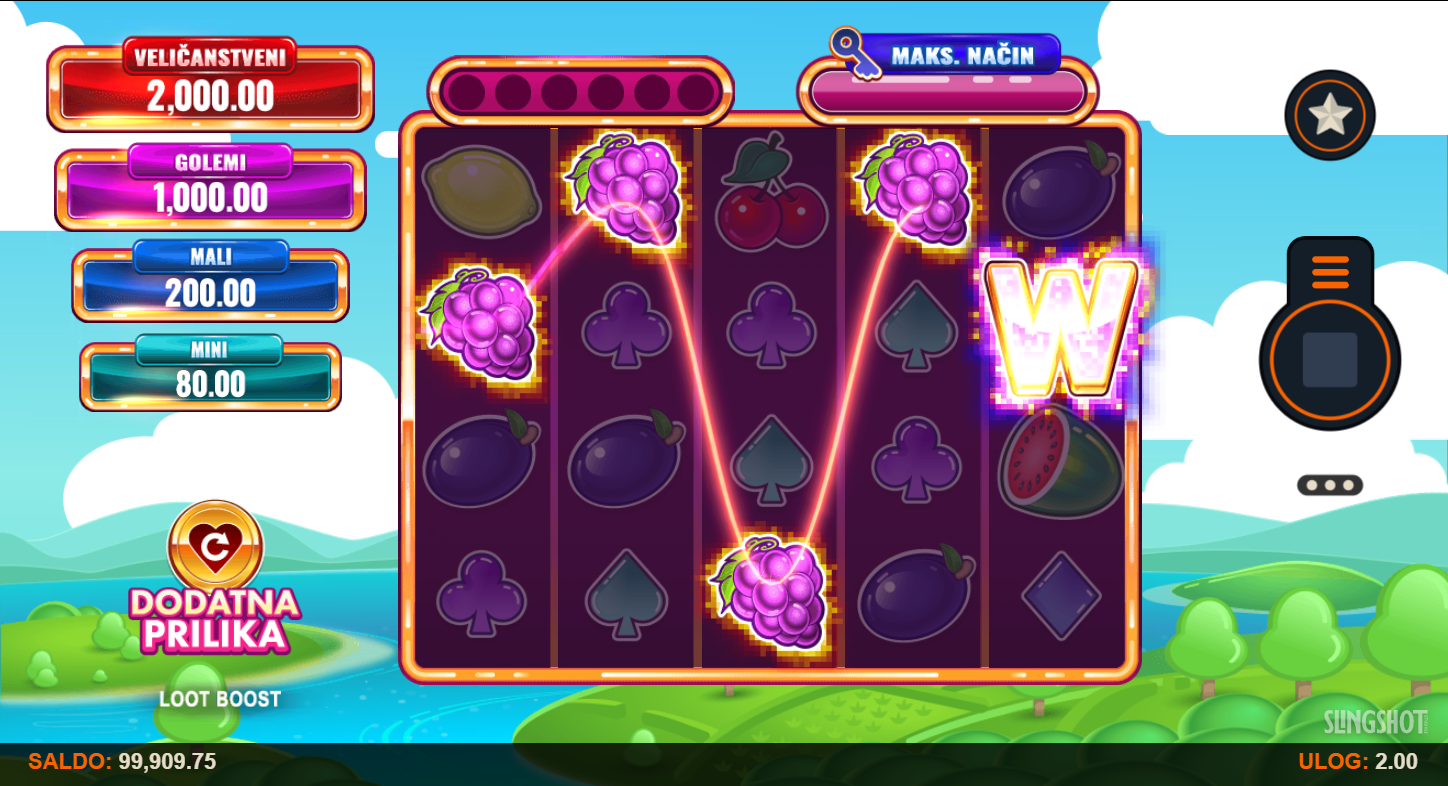
Task: Open the orange hamburger menu
Action: coord(1329,271)
